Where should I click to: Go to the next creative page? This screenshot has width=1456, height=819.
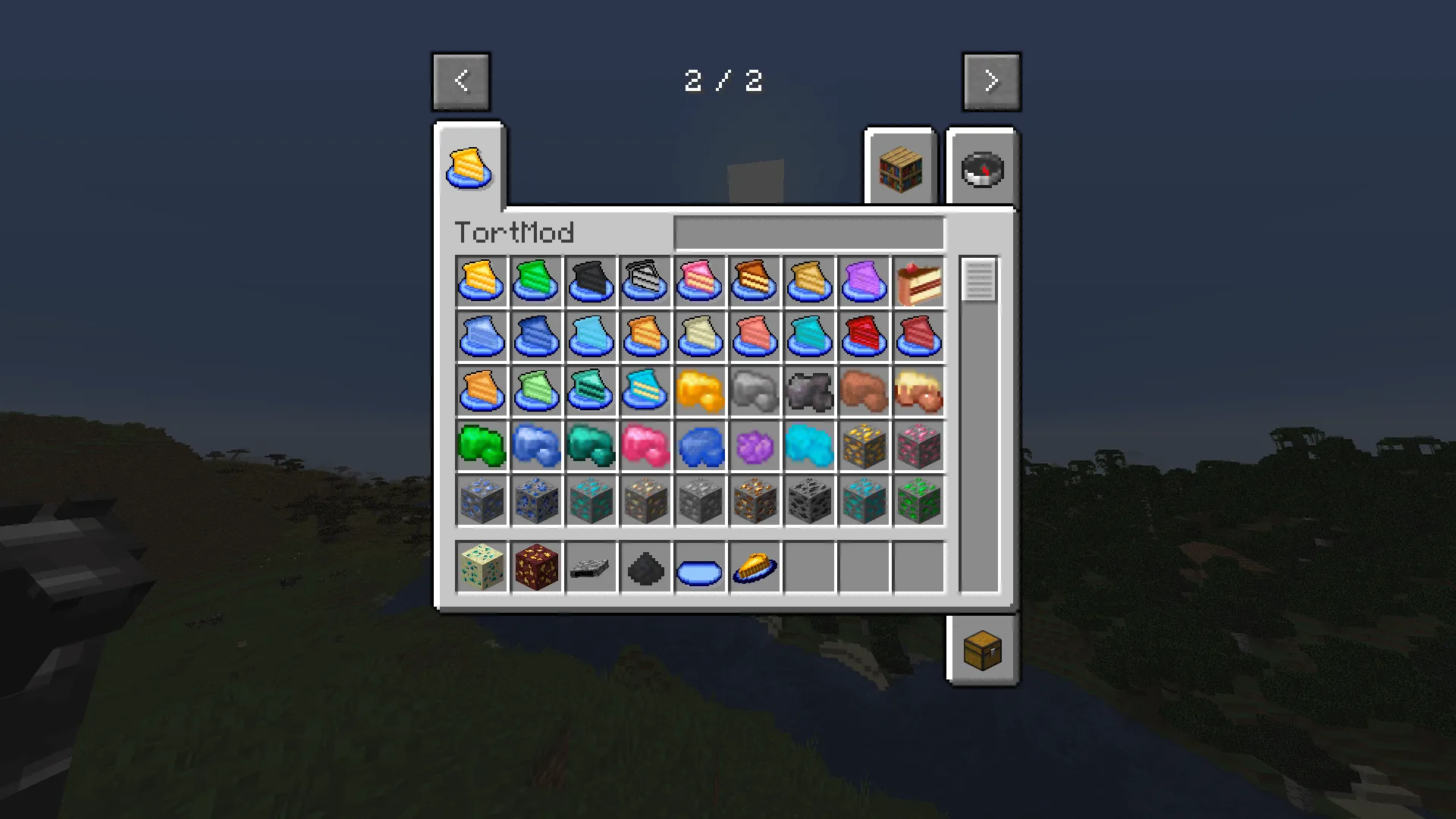point(991,81)
